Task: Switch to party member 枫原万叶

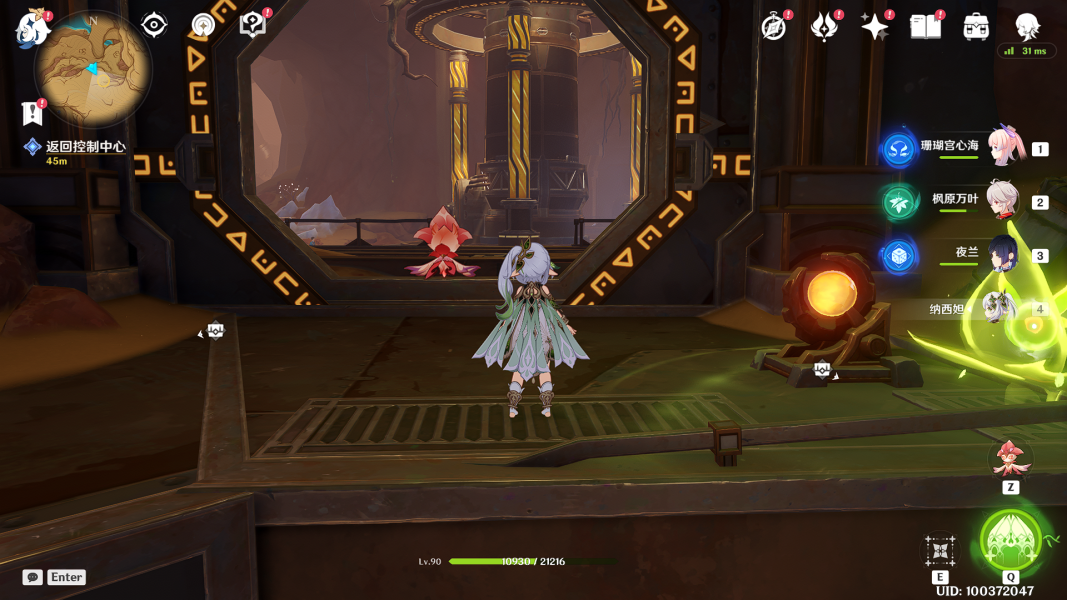Action: point(1001,200)
